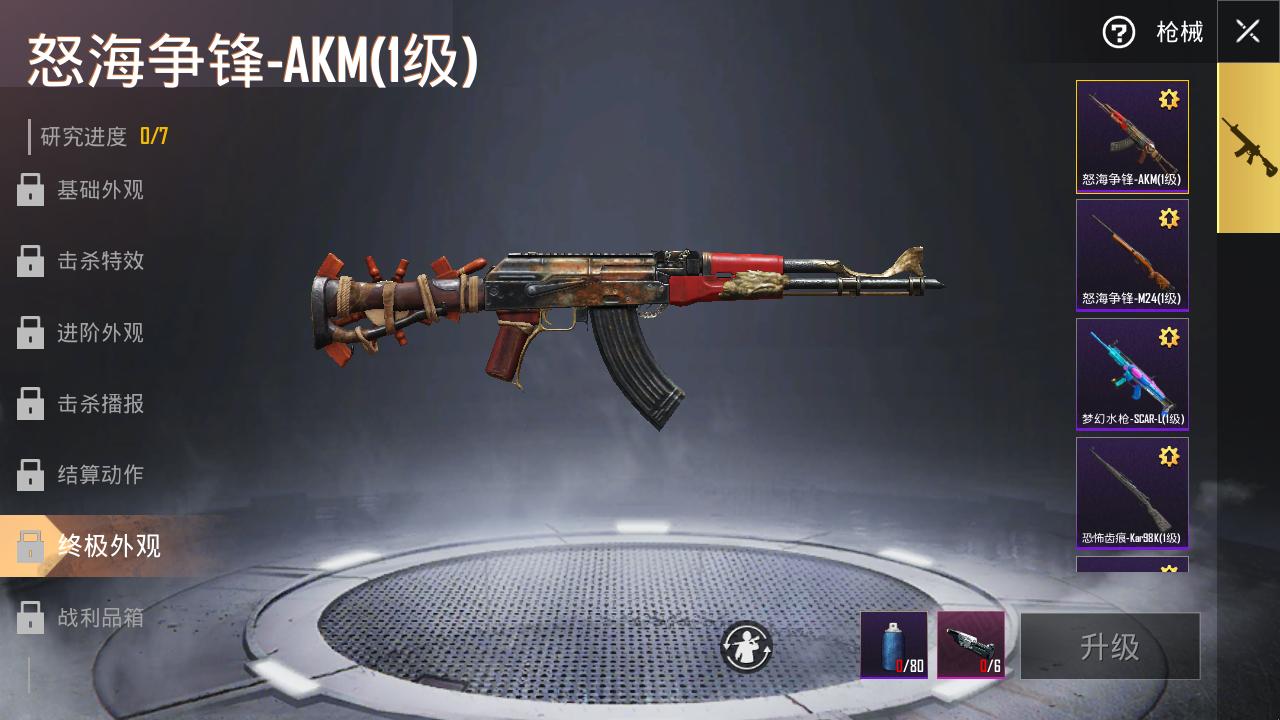Screen dimensions: 1280x720
Task: Open the 击杀播报 entry
Action: [99, 404]
